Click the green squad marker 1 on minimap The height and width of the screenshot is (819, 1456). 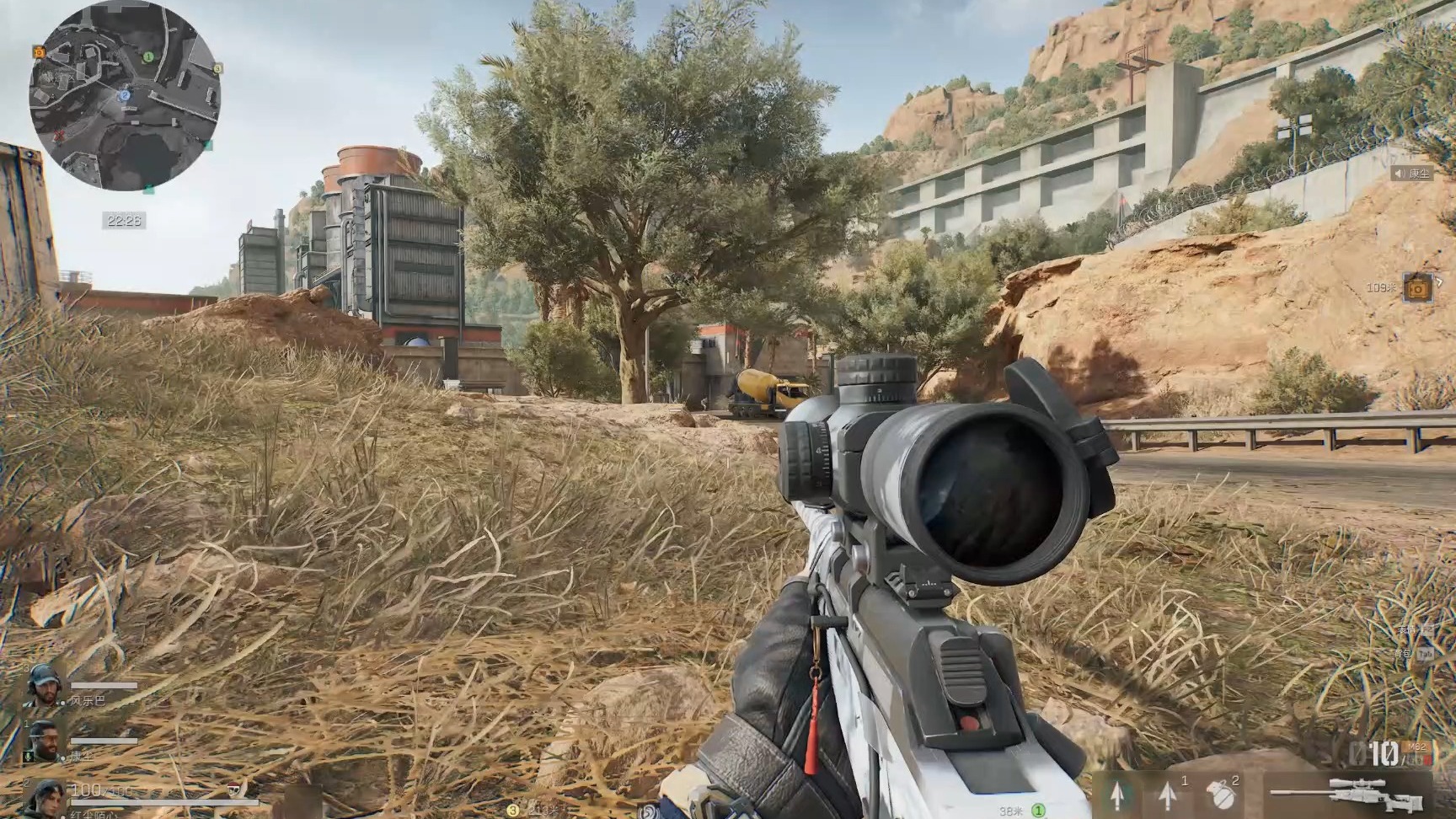(x=148, y=57)
